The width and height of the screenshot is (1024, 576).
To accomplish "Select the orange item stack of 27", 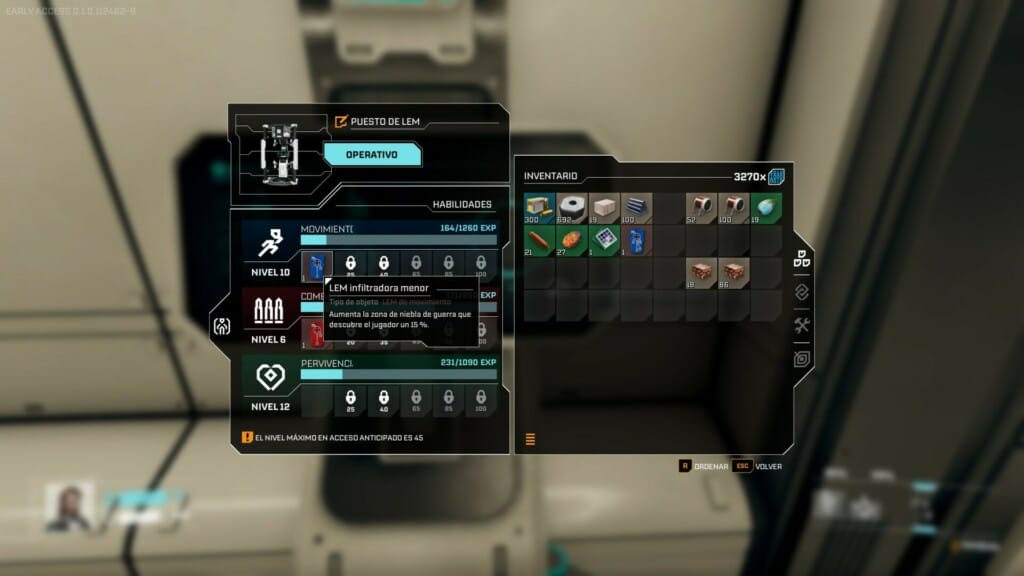I will click(x=572, y=241).
